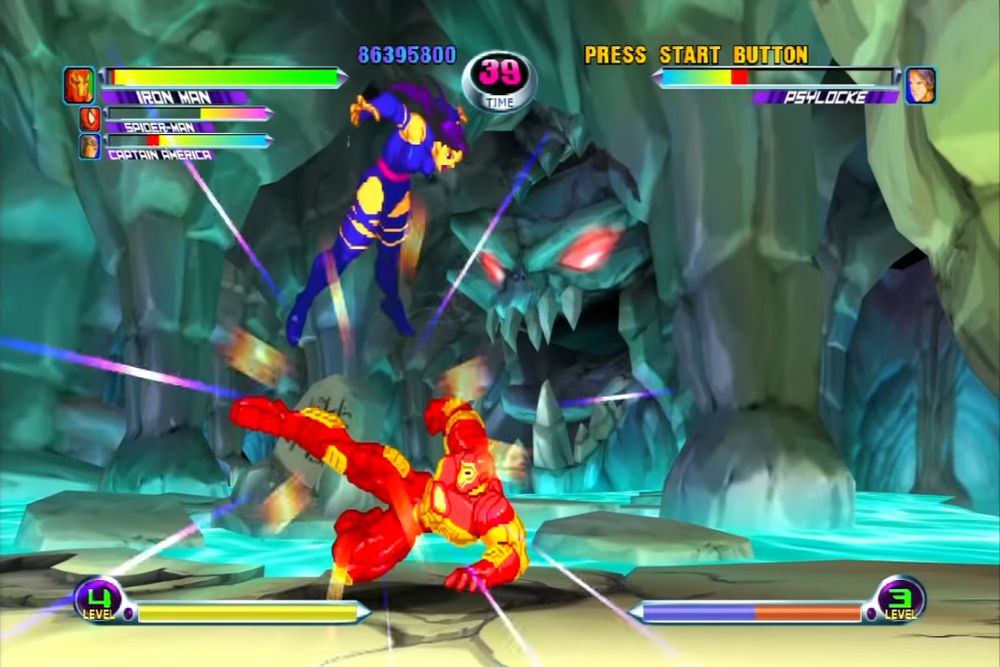The height and width of the screenshot is (667, 1000).
Task: Choose the Captain America assist portrait
Action: 90,146
